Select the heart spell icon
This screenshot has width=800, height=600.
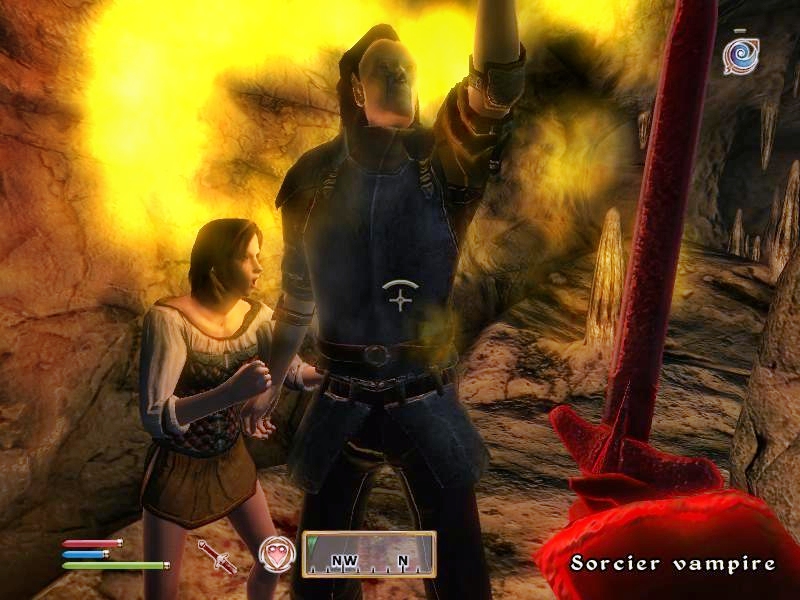[277, 554]
